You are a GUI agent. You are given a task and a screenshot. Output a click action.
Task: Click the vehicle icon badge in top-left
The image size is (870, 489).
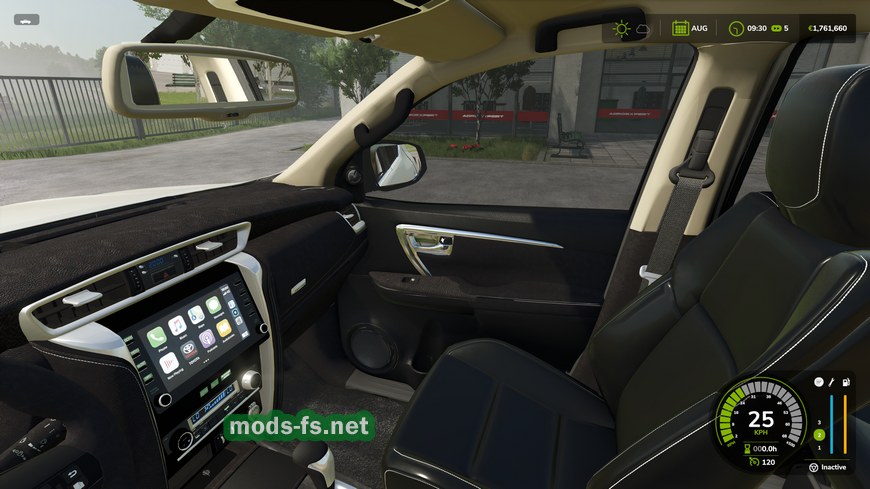(27, 19)
